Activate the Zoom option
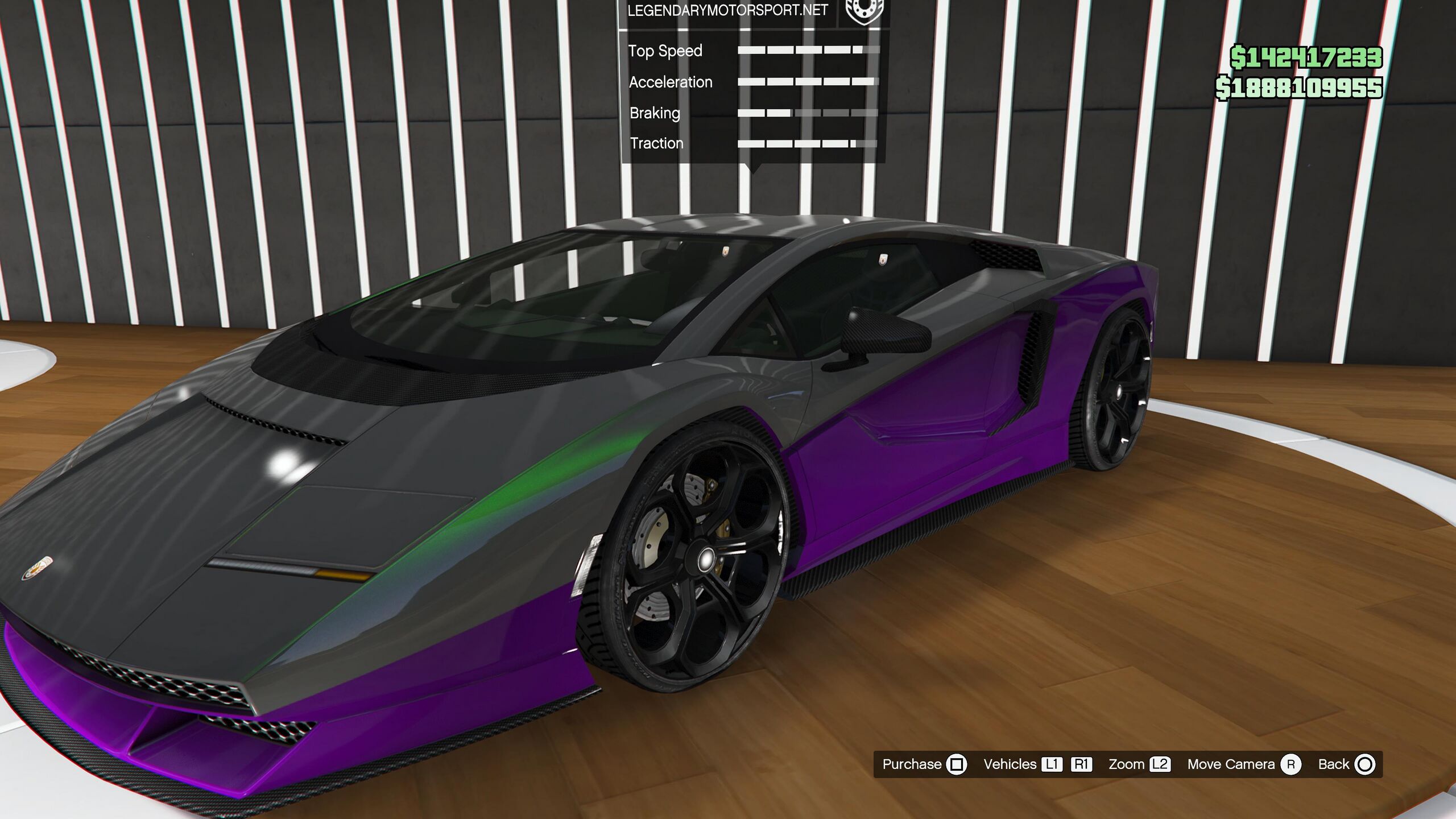 tap(1139, 764)
